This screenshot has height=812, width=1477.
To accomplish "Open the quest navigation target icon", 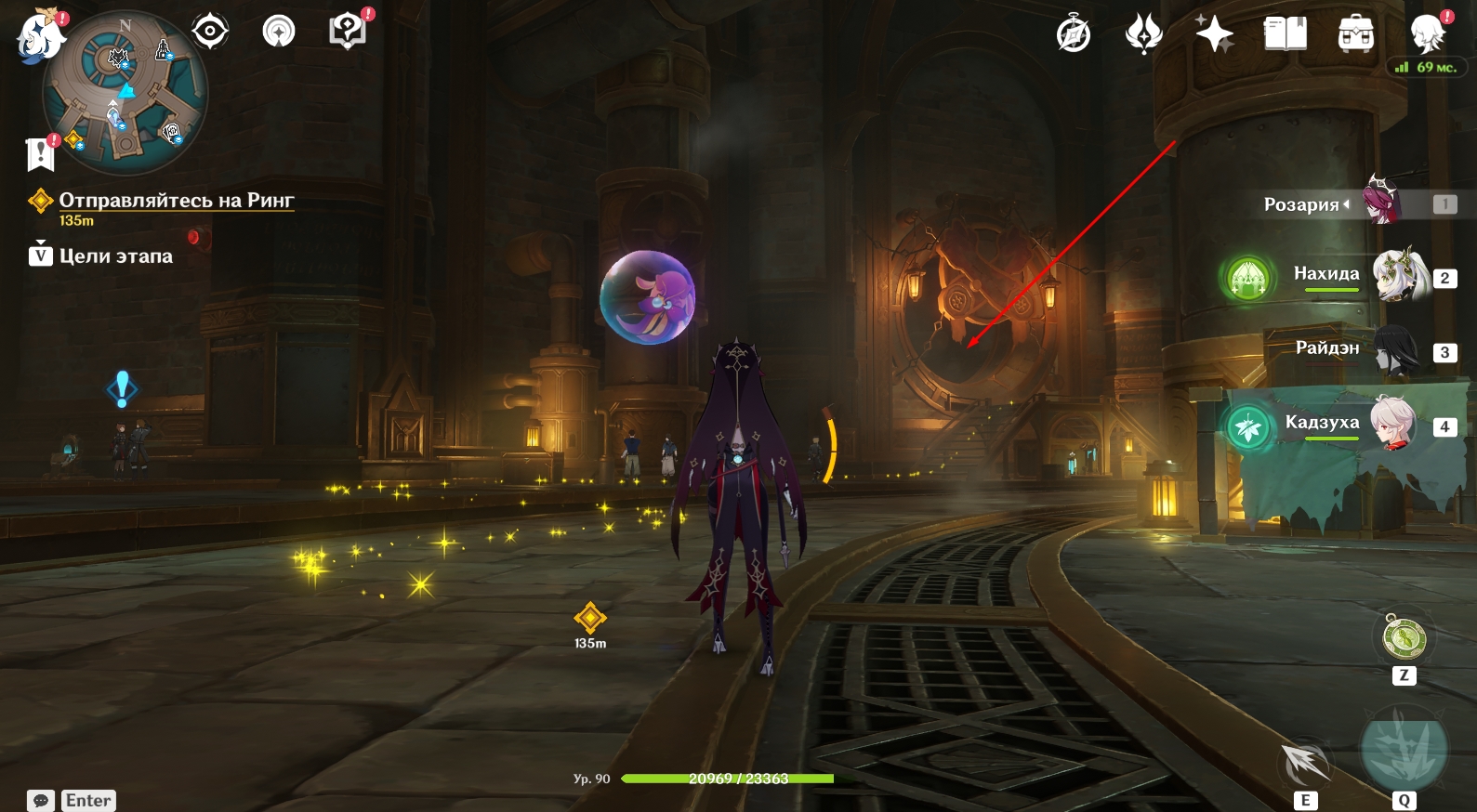I will click(x=210, y=32).
